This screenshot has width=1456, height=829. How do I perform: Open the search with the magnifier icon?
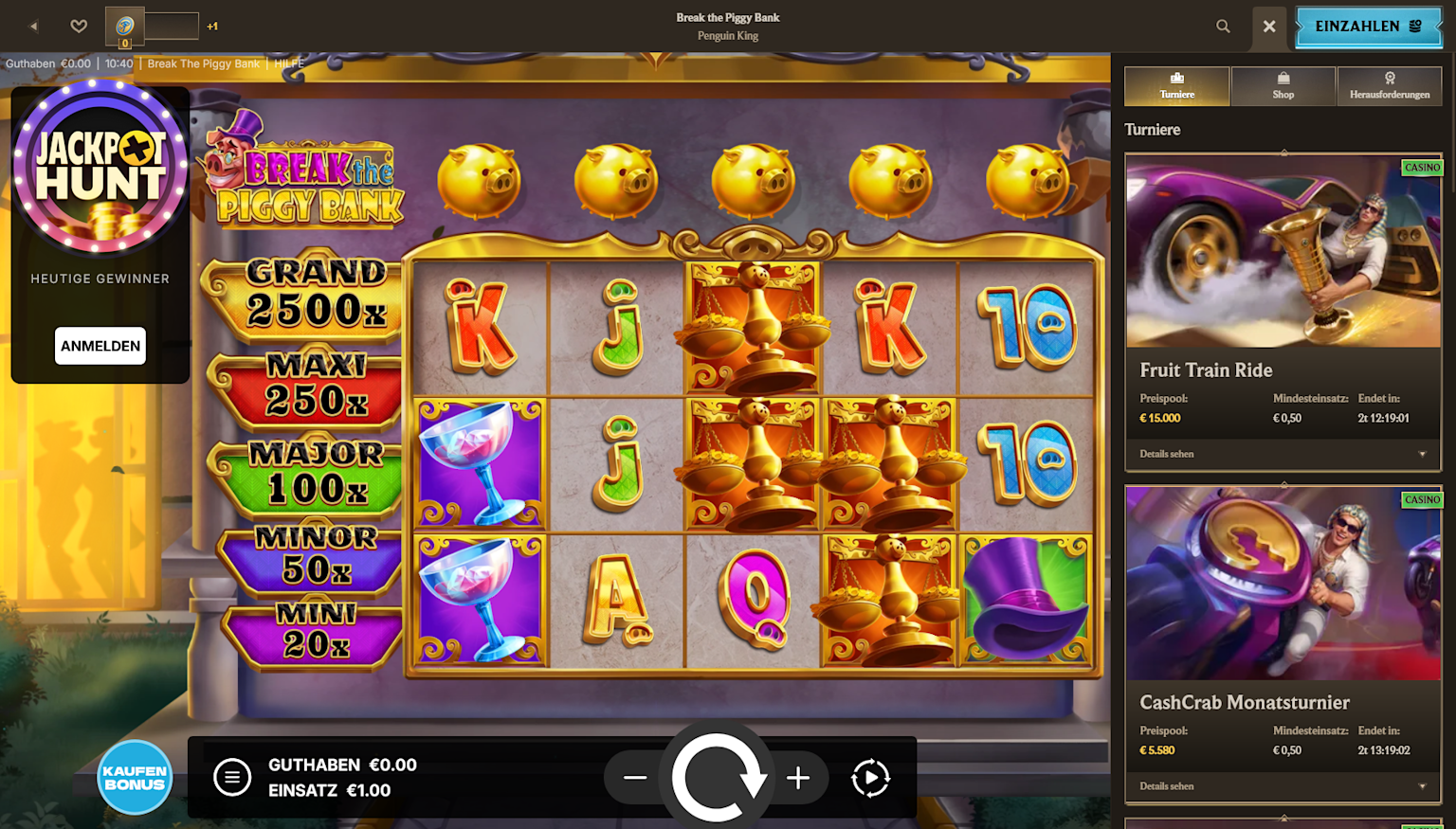point(1223,27)
